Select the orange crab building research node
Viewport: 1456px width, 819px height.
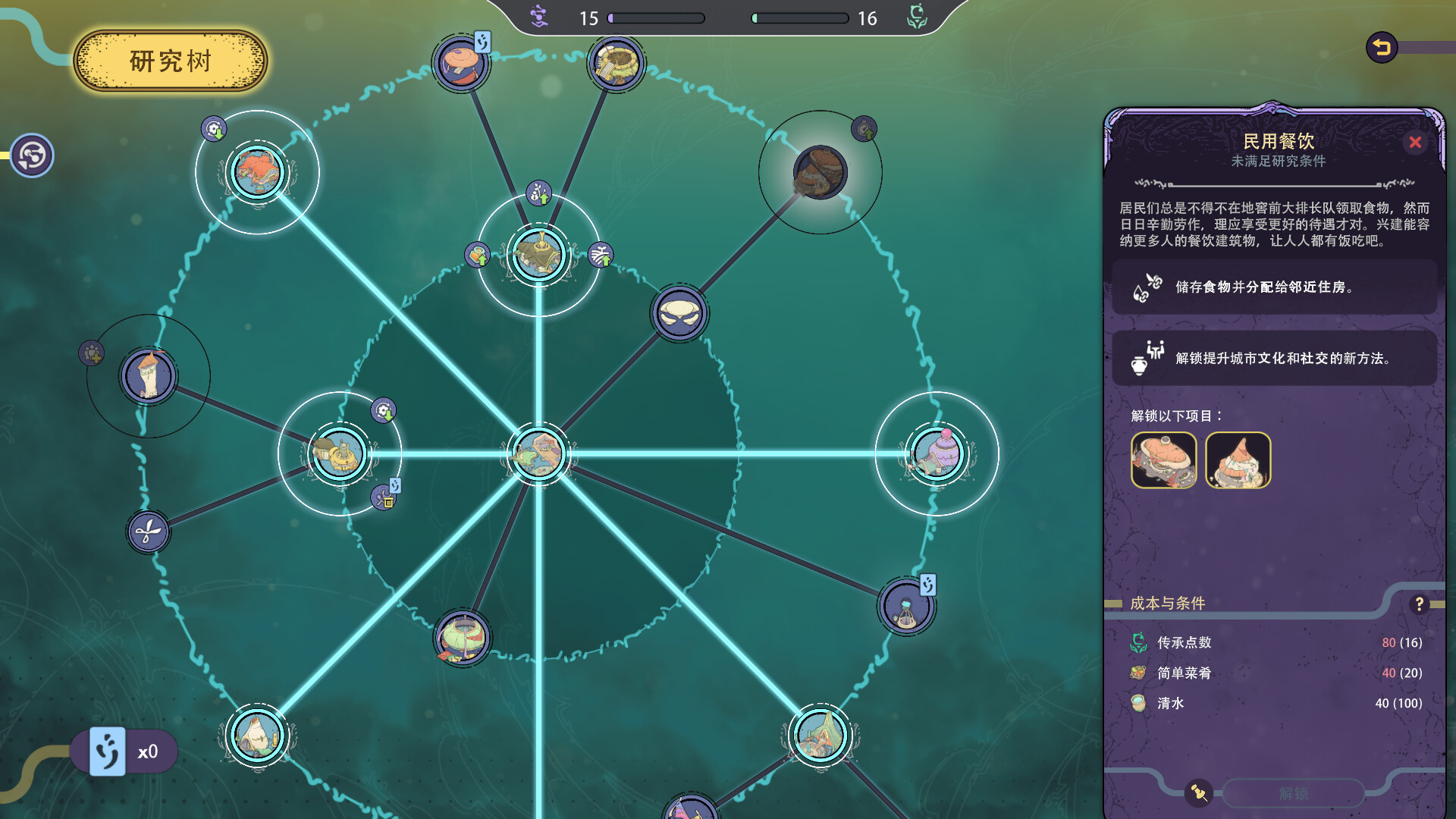point(257,172)
